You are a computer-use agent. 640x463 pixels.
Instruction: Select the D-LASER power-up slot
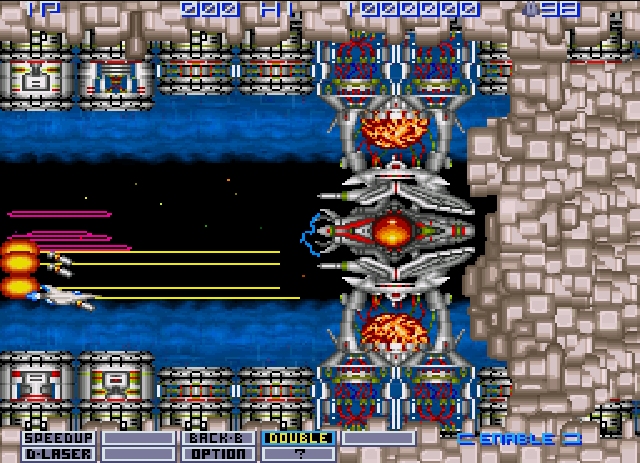tap(59, 454)
